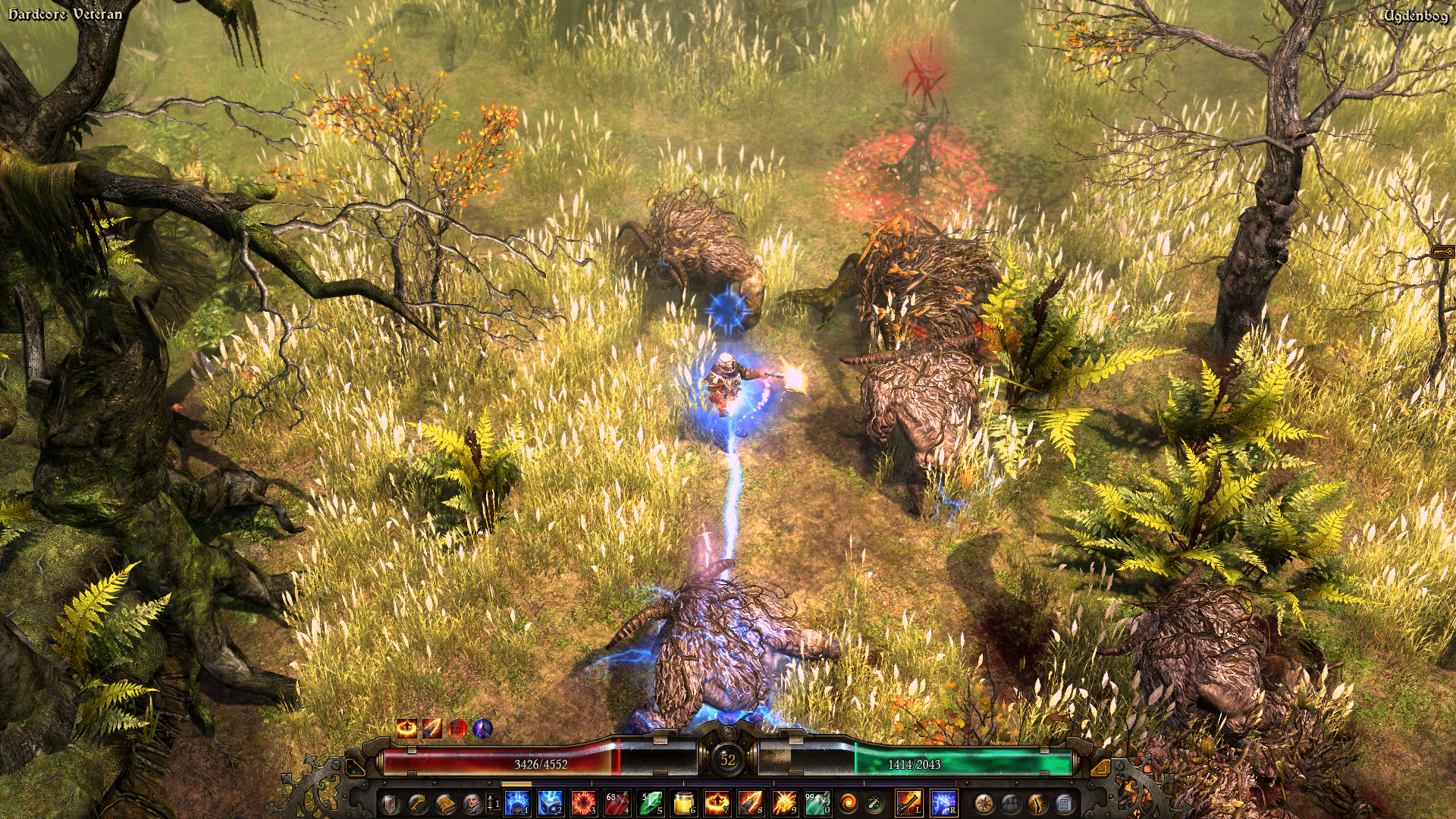Click the Hardcore Veteran label top-left
This screenshot has height=819, width=1456.
coord(64,13)
